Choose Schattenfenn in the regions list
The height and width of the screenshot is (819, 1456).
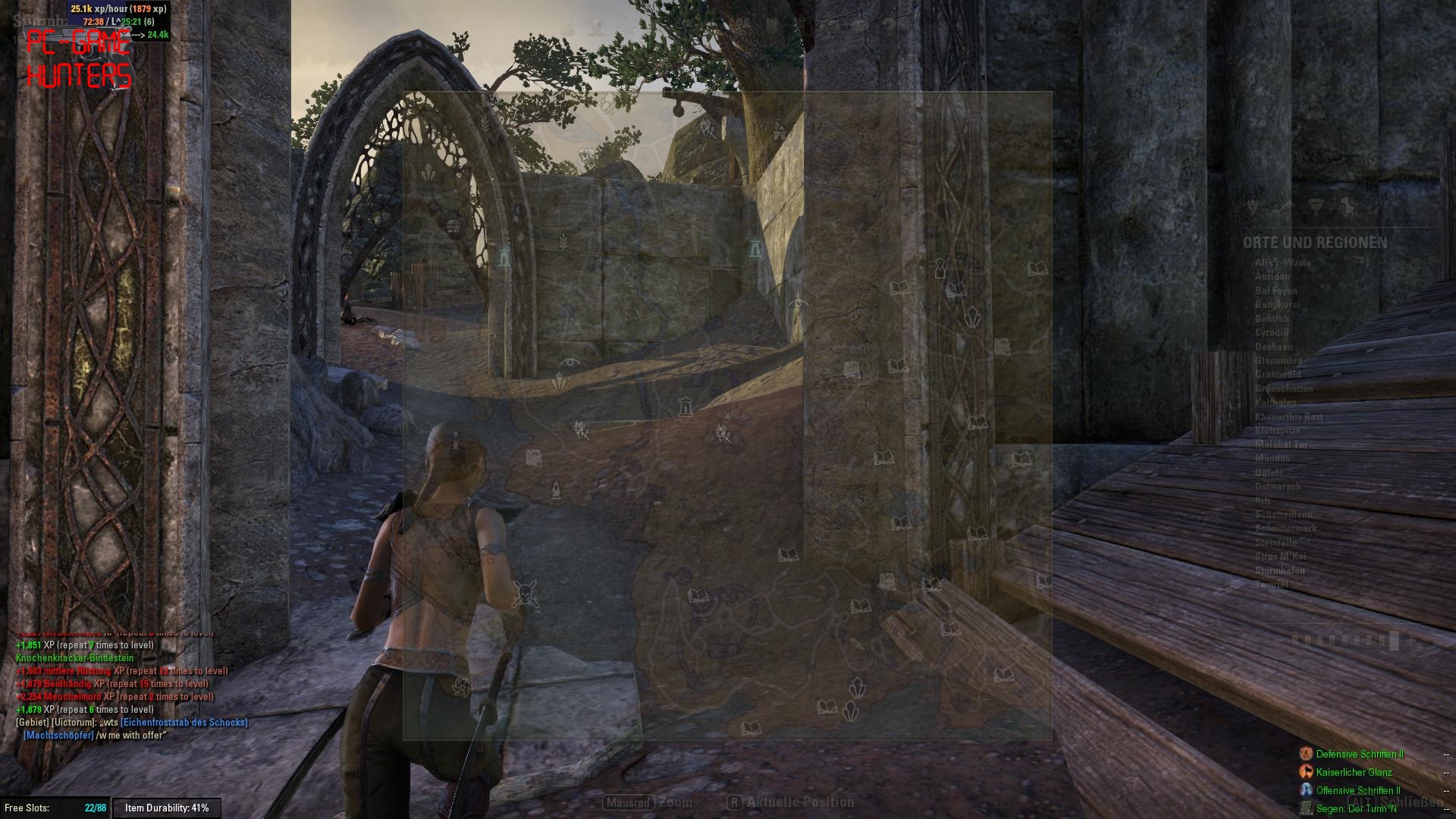1283,515
